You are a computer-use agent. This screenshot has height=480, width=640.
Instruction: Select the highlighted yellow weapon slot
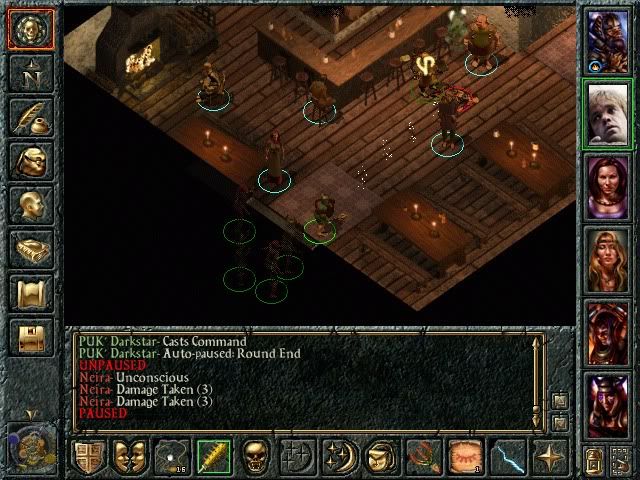212,457
